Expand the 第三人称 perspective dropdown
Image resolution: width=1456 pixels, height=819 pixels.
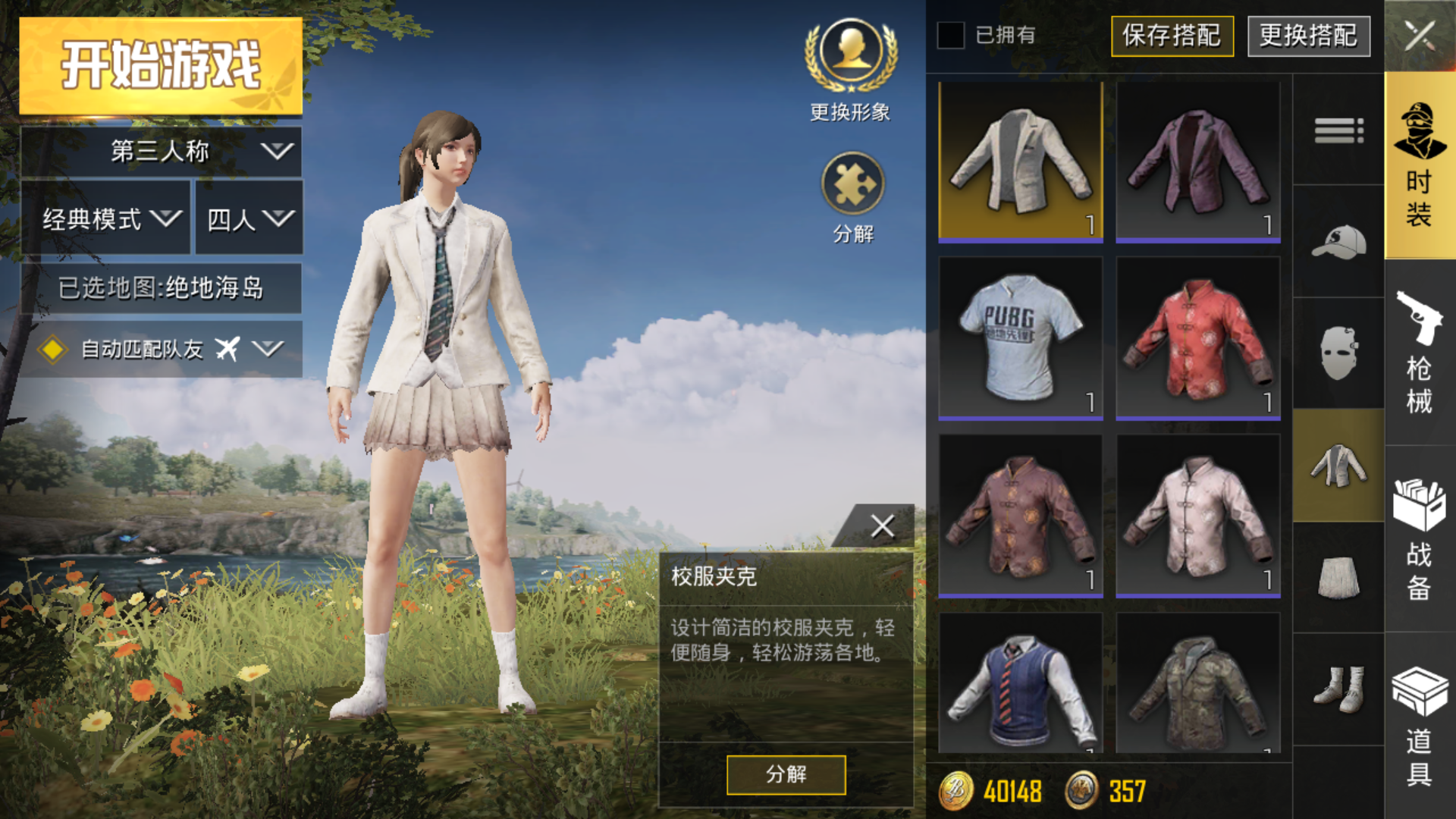[x=159, y=151]
